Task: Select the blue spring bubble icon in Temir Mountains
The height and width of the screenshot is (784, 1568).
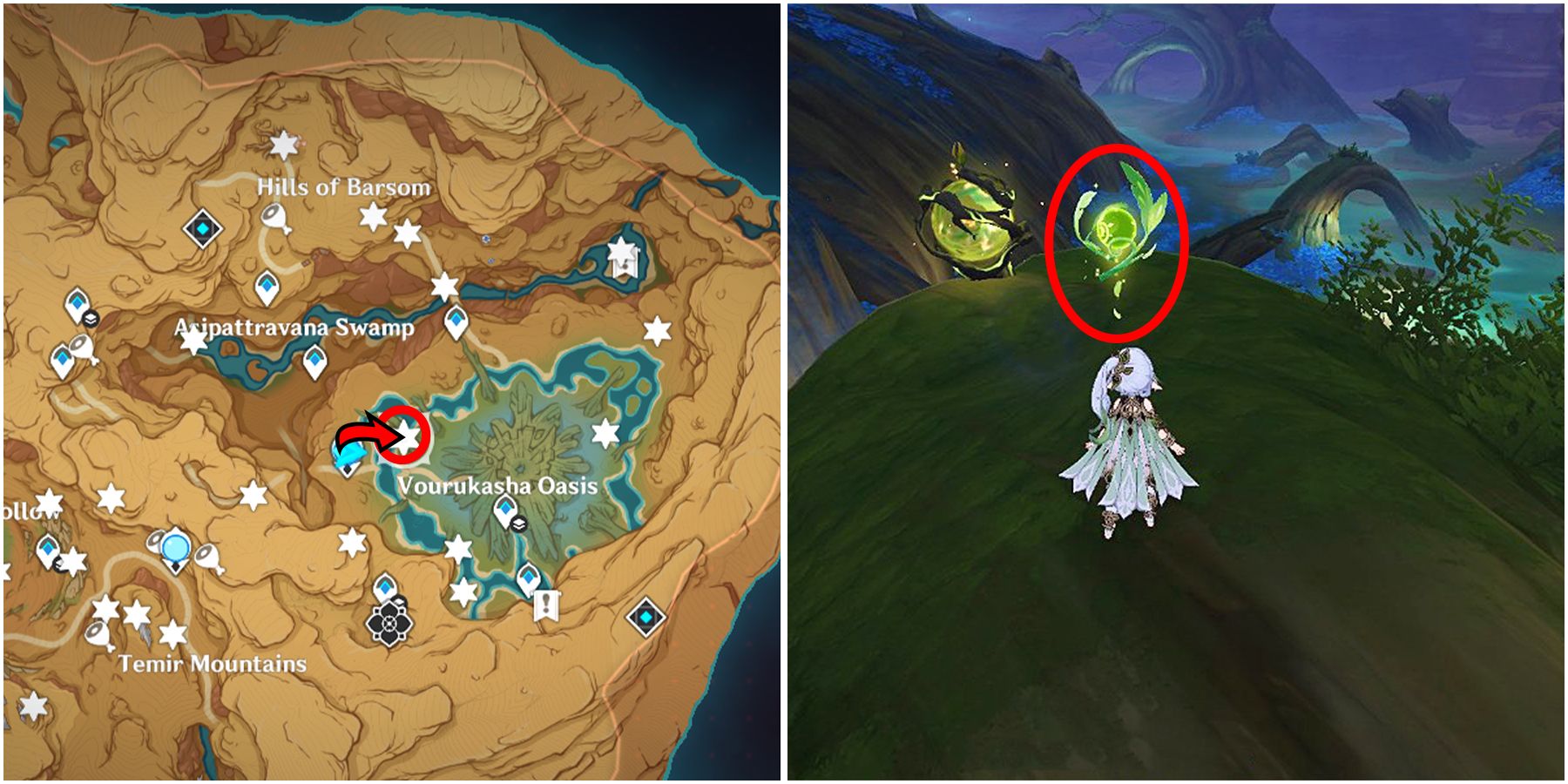Action: pos(174,547)
